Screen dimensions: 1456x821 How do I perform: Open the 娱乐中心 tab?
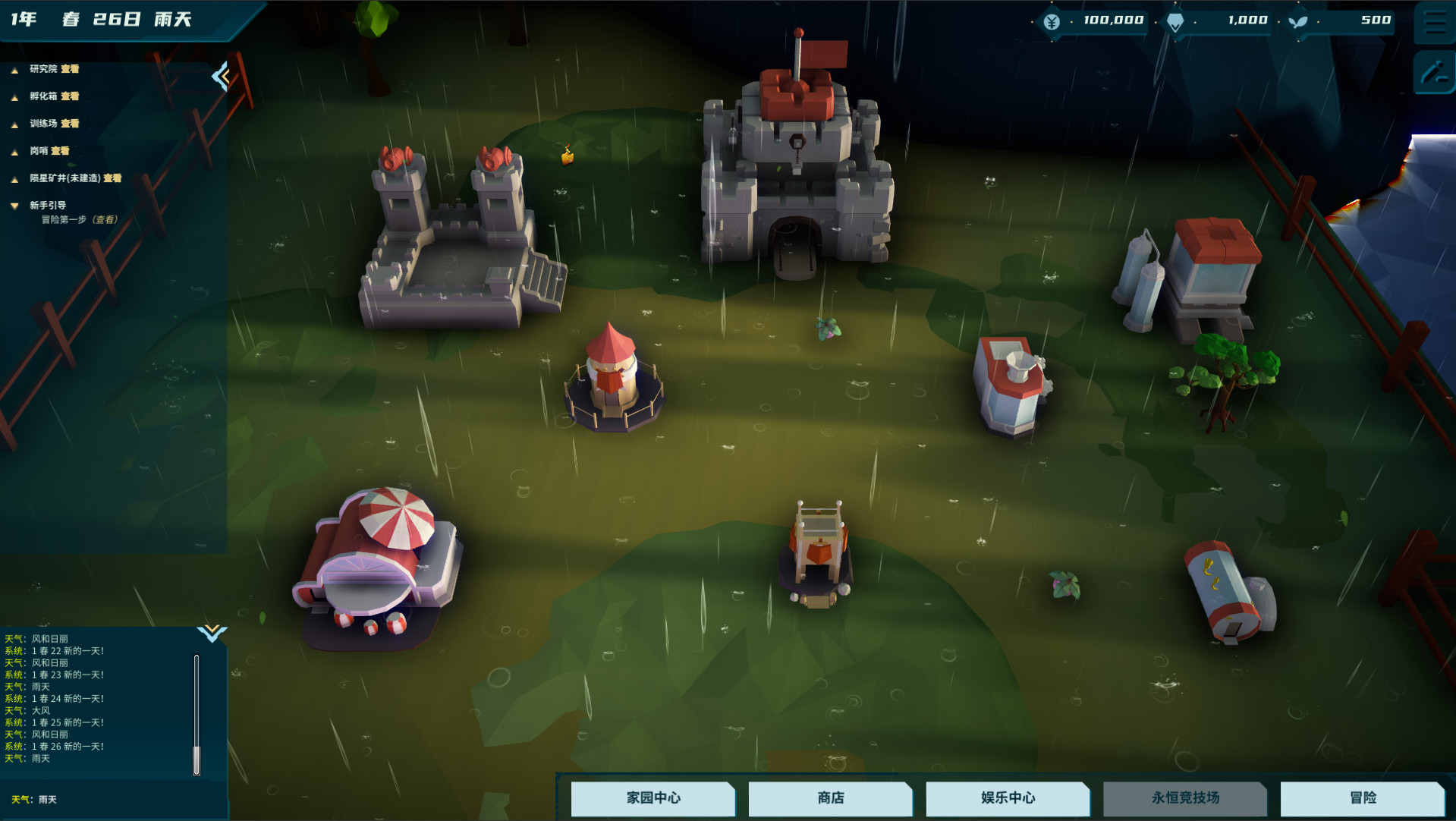[x=1008, y=798]
